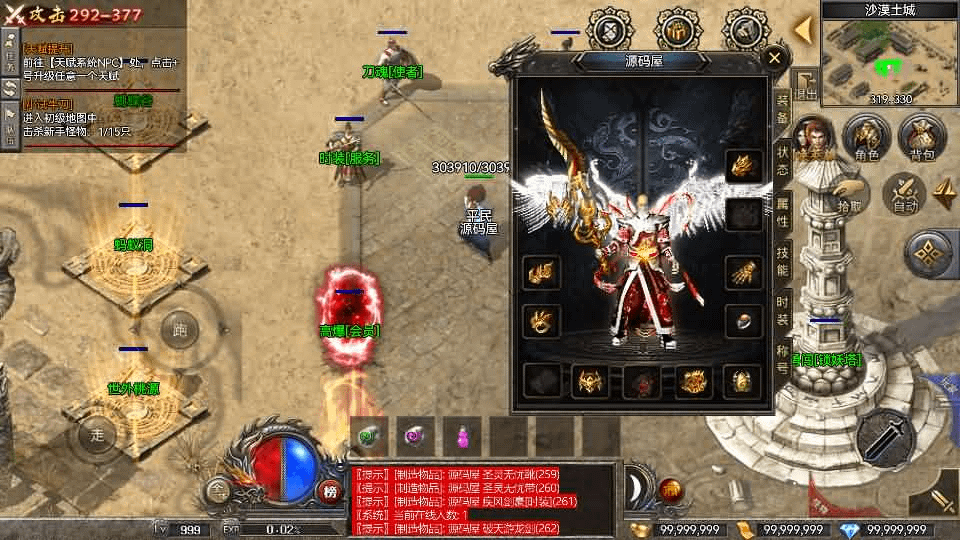Screen dimensions: 960x540
Task: Click the 退出 (exit) button
Action: point(806,86)
